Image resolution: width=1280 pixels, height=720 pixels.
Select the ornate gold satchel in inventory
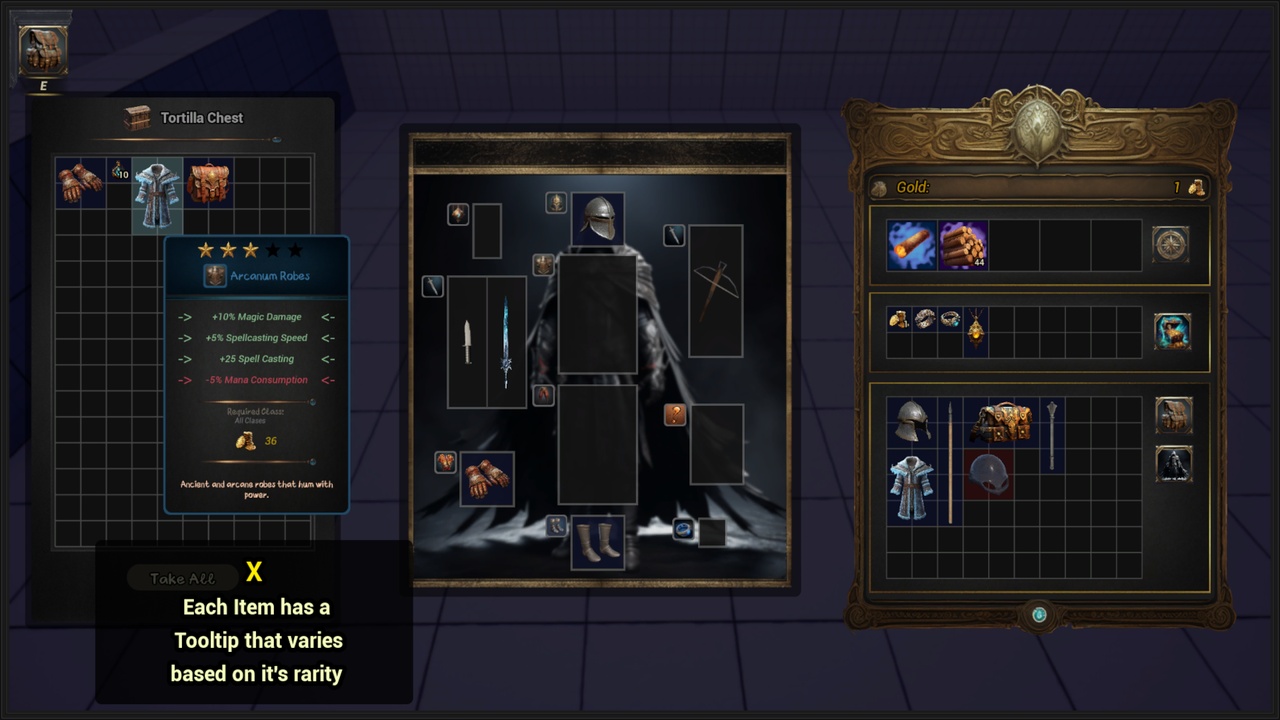[1000, 423]
